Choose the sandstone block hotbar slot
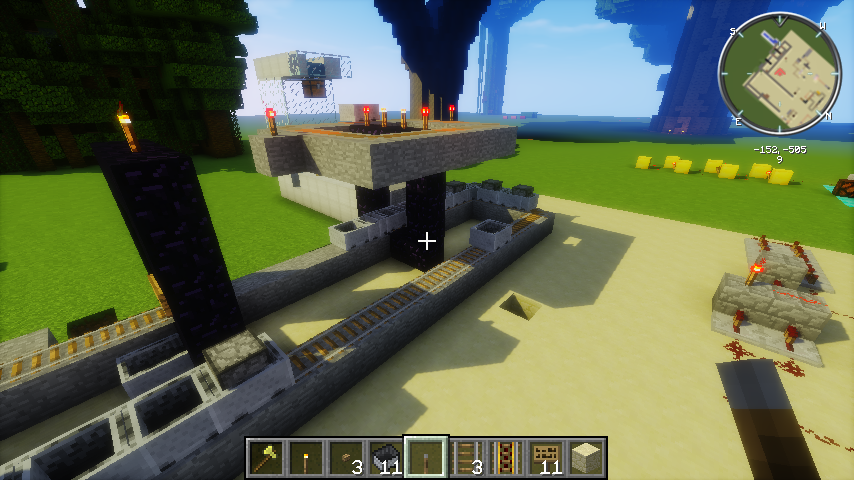The height and width of the screenshot is (480, 854). (x=586, y=458)
